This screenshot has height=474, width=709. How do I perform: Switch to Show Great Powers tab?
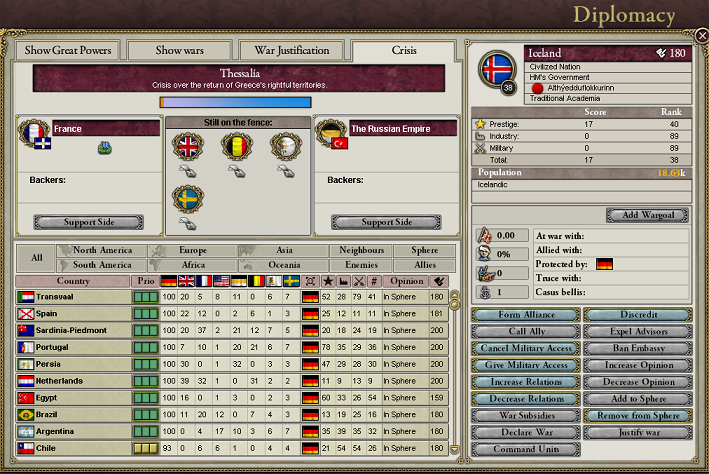[x=67, y=51]
